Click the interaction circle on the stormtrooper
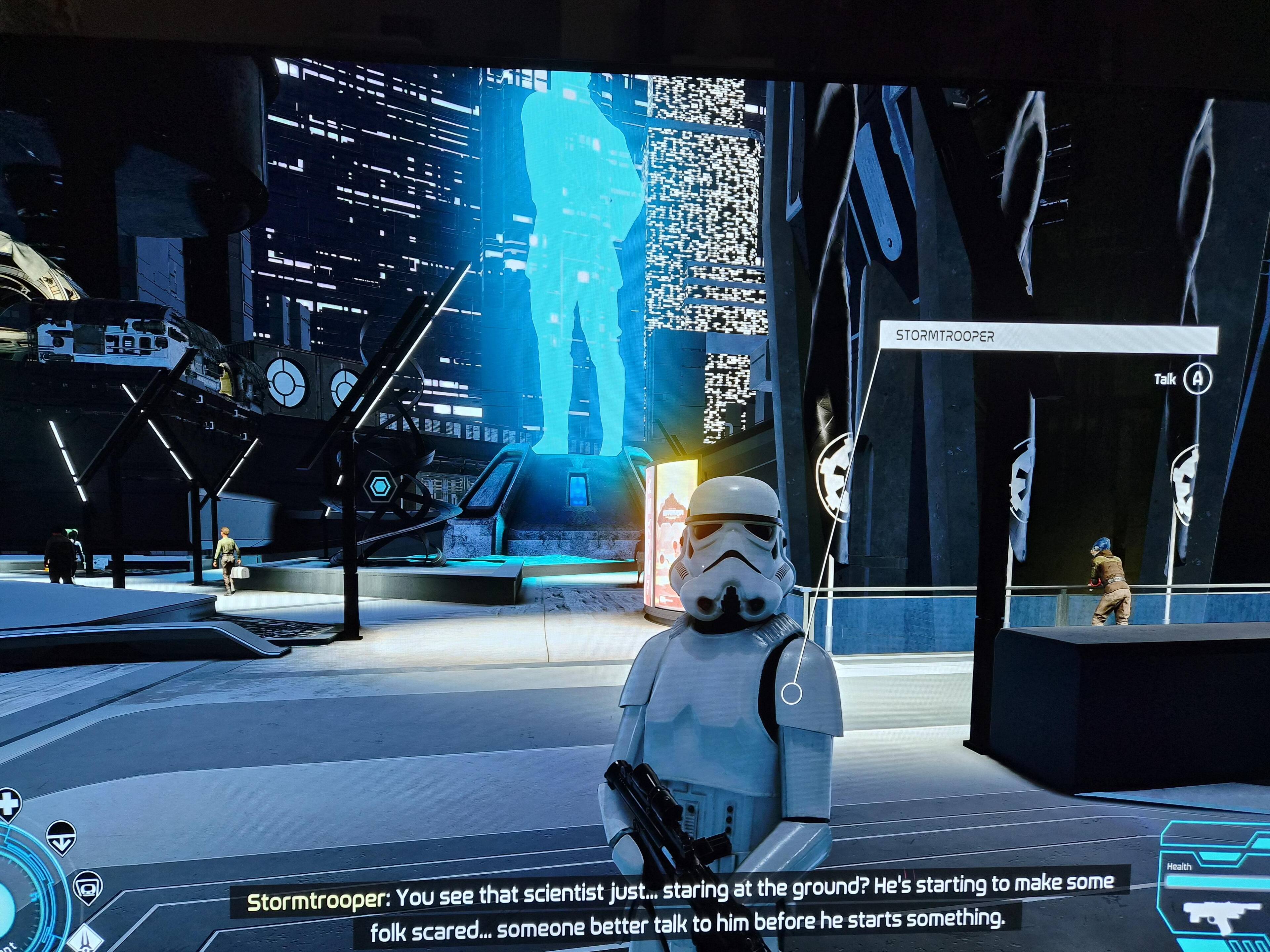Viewport: 1270px width, 952px height. pos(791,694)
